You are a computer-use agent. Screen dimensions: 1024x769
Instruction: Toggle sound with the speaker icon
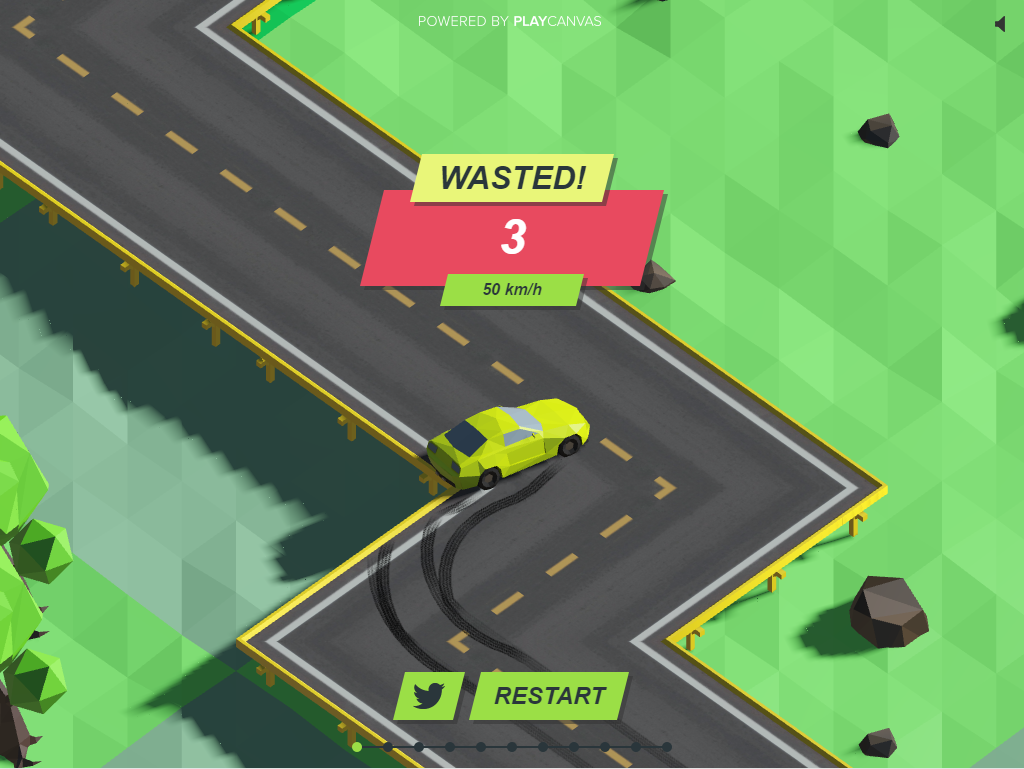[x=999, y=24]
